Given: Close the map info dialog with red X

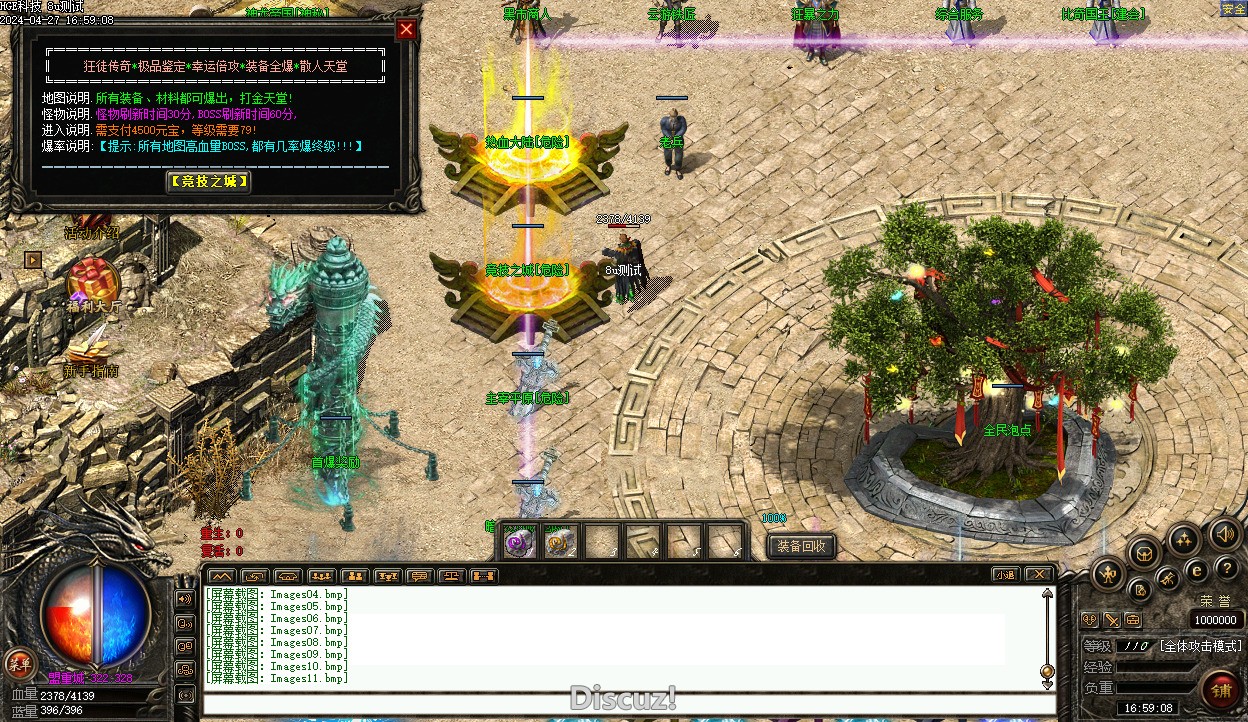Looking at the screenshot, I should coord(406,29).
